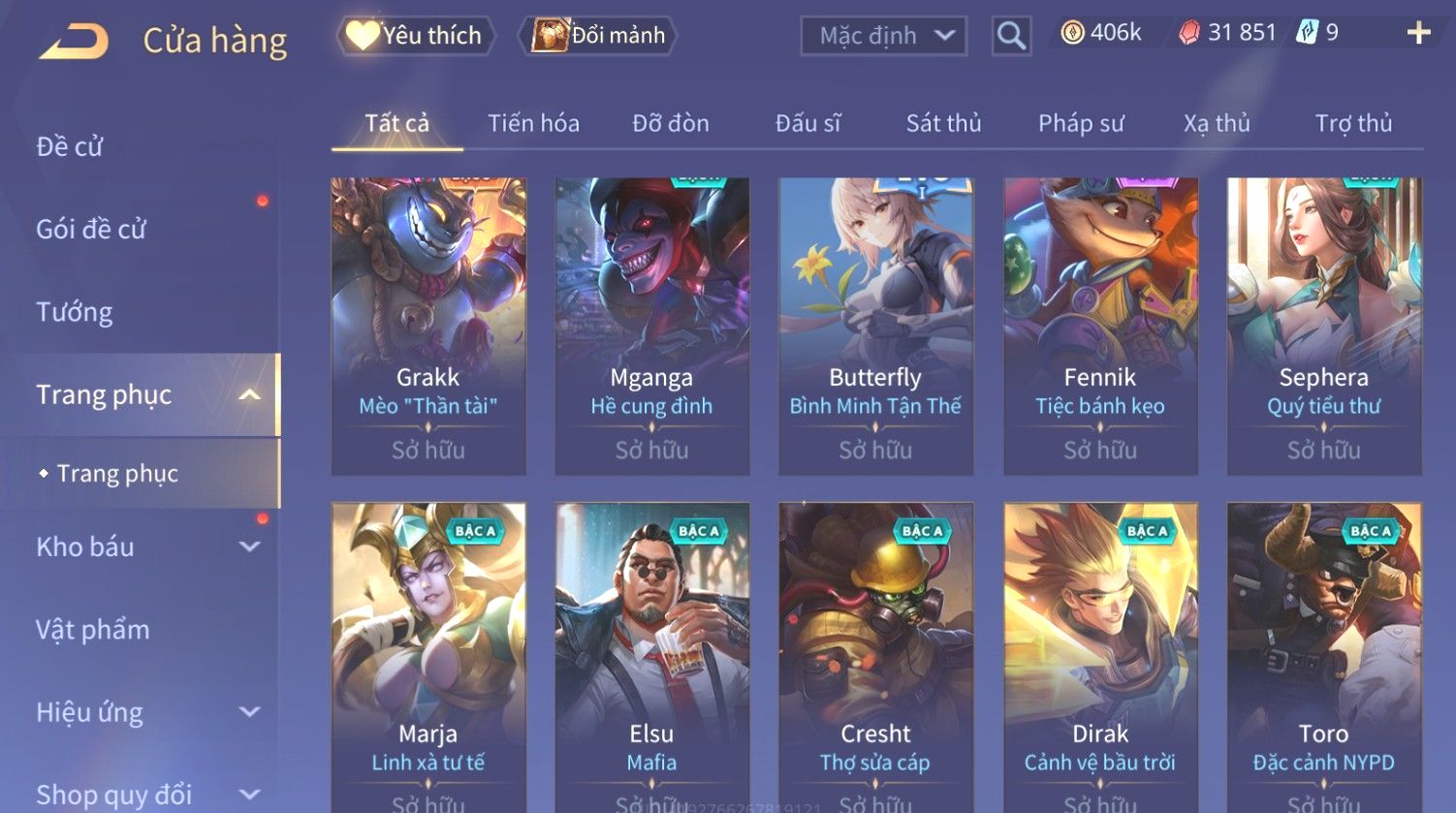
Task: Open the Trợ thủ tab
Action: (1353, 123)
